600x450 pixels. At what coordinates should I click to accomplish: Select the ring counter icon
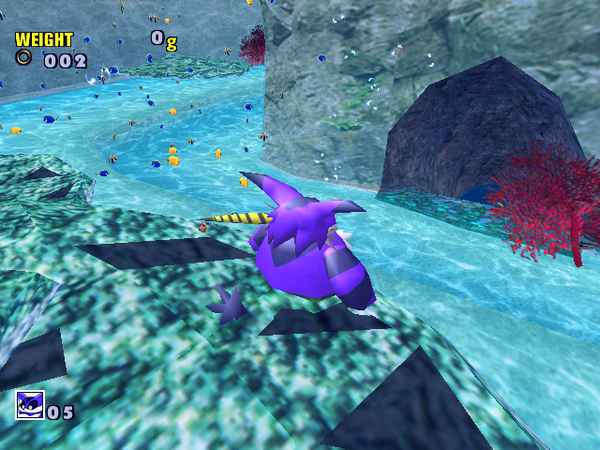click(23, 58)
